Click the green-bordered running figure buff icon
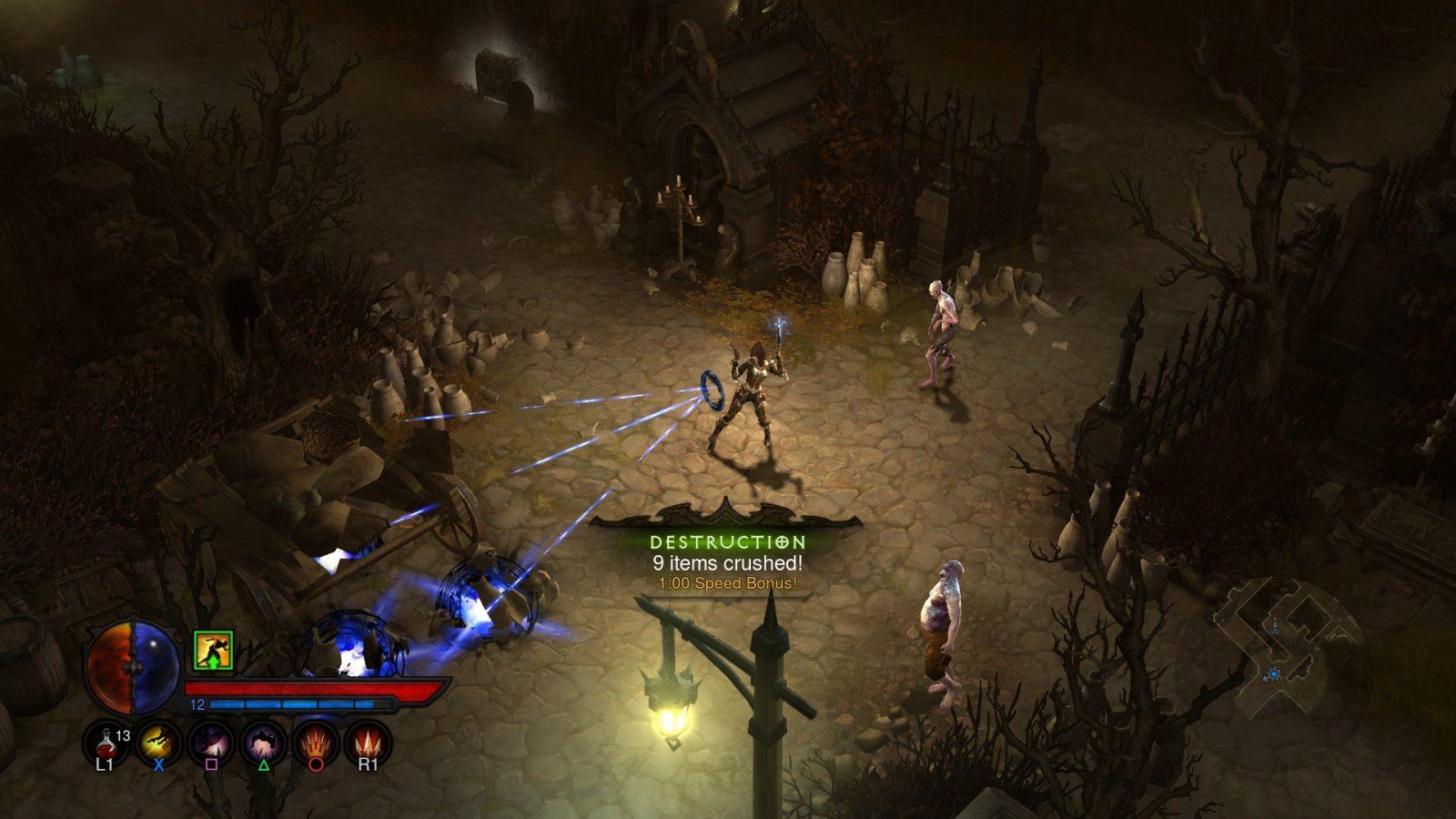The image size is (1456, 819). (x=214, y=651)
